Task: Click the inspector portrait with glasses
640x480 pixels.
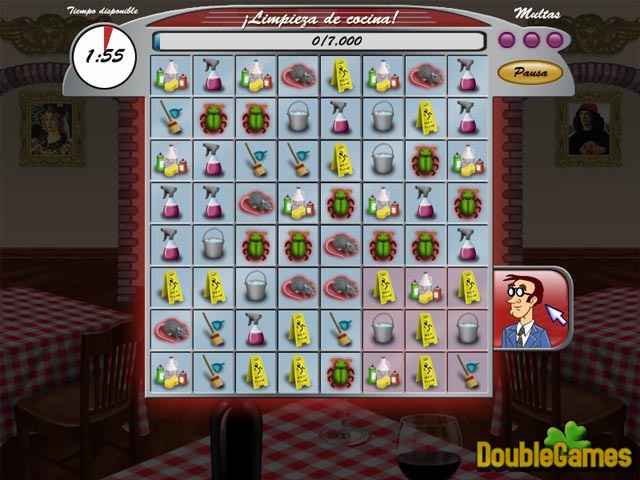Action: tap(528, 309)
